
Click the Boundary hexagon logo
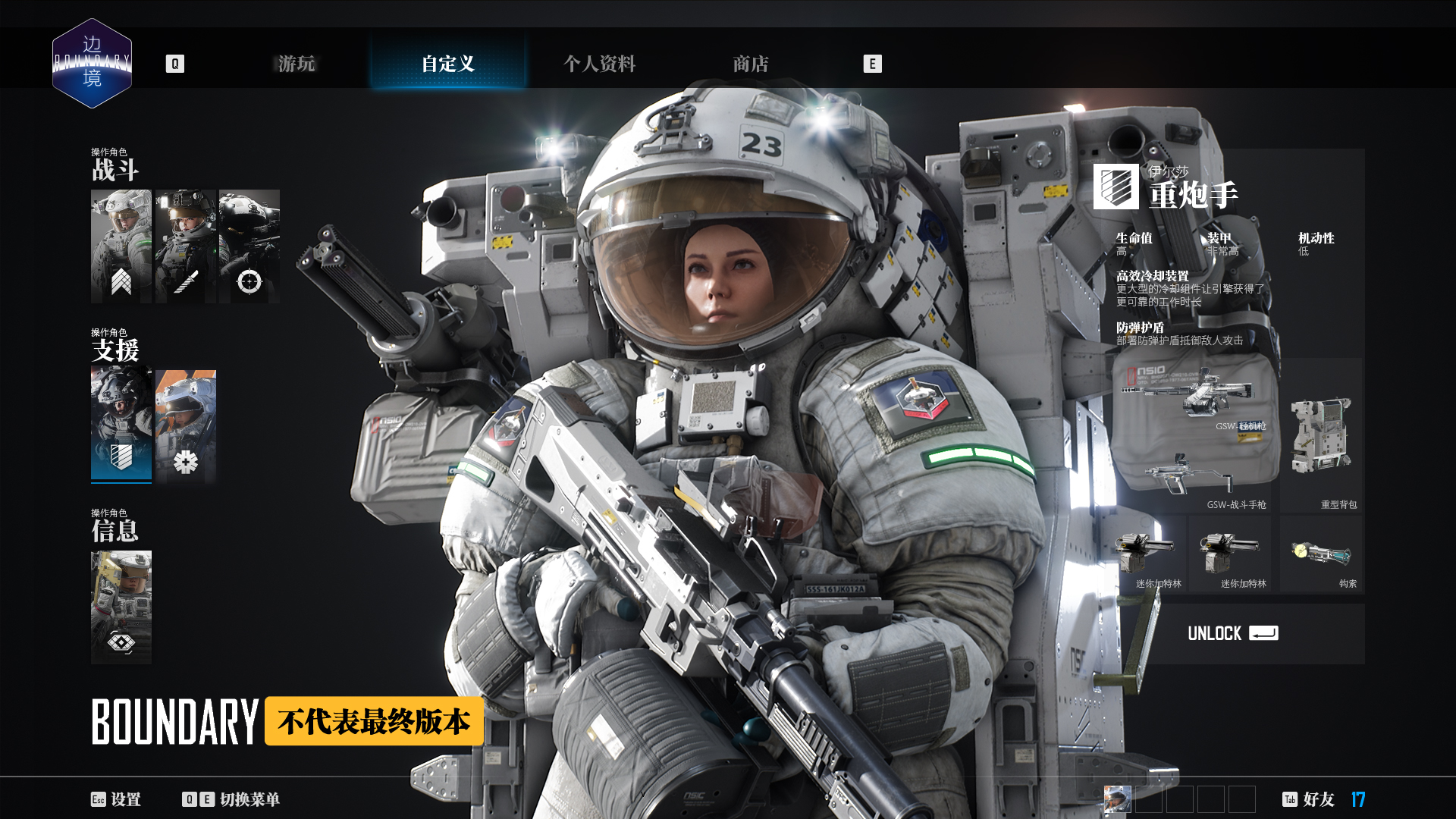(92, 63)
